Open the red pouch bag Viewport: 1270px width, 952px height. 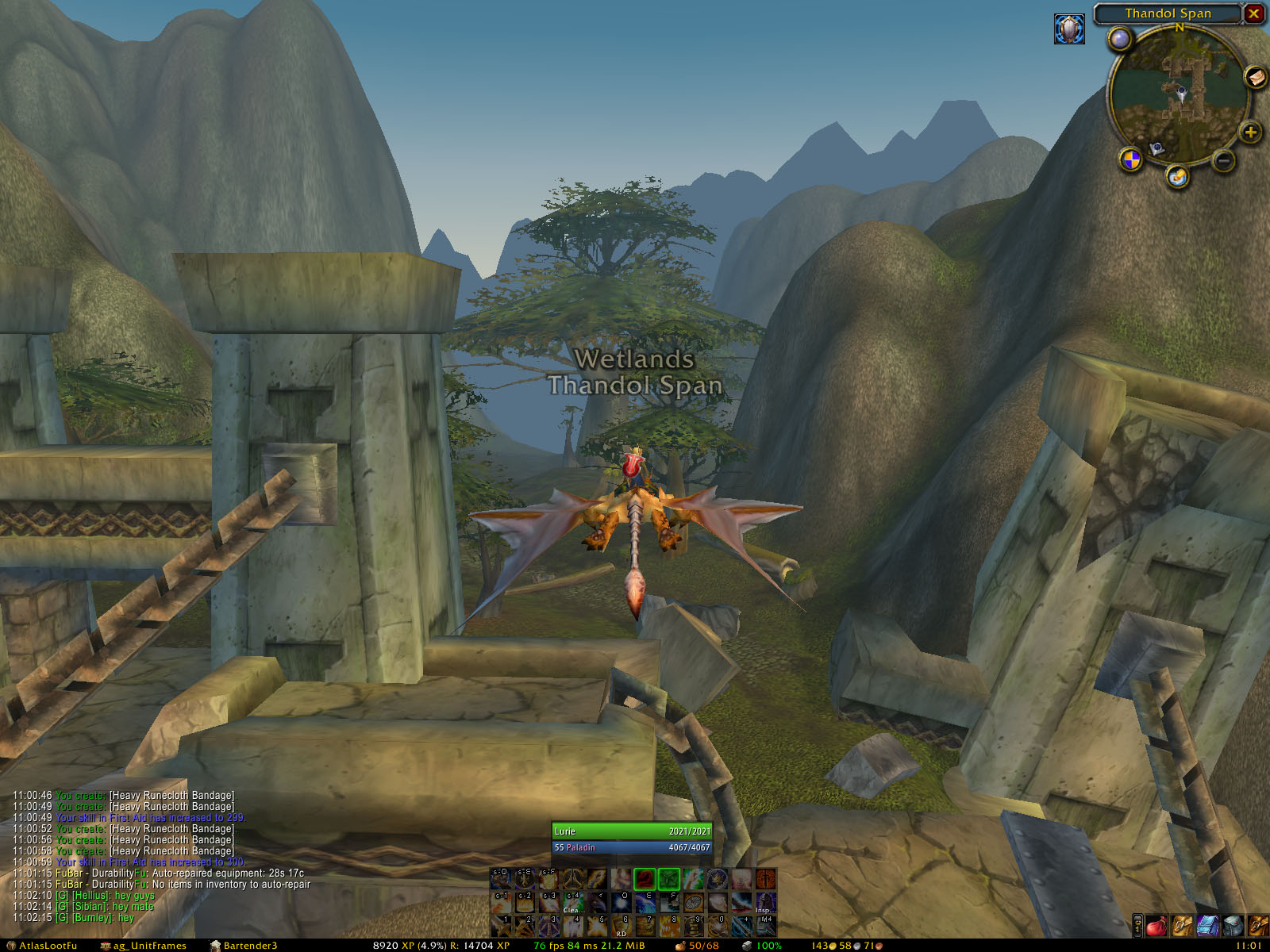(x=1157, y=926)
